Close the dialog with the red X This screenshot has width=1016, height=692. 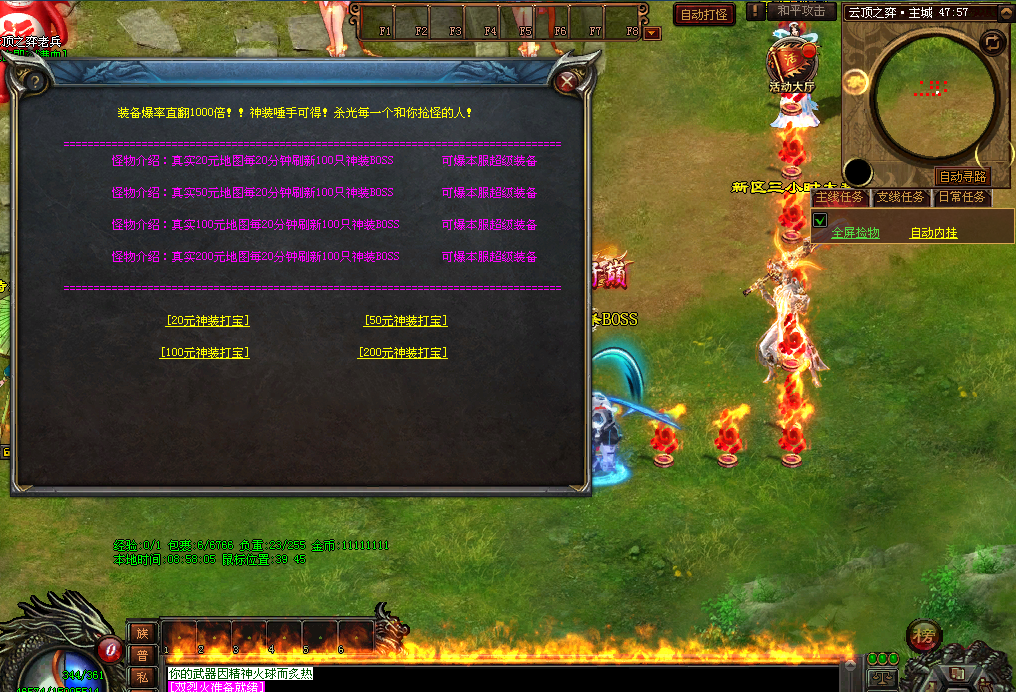(x=567, y=82)
